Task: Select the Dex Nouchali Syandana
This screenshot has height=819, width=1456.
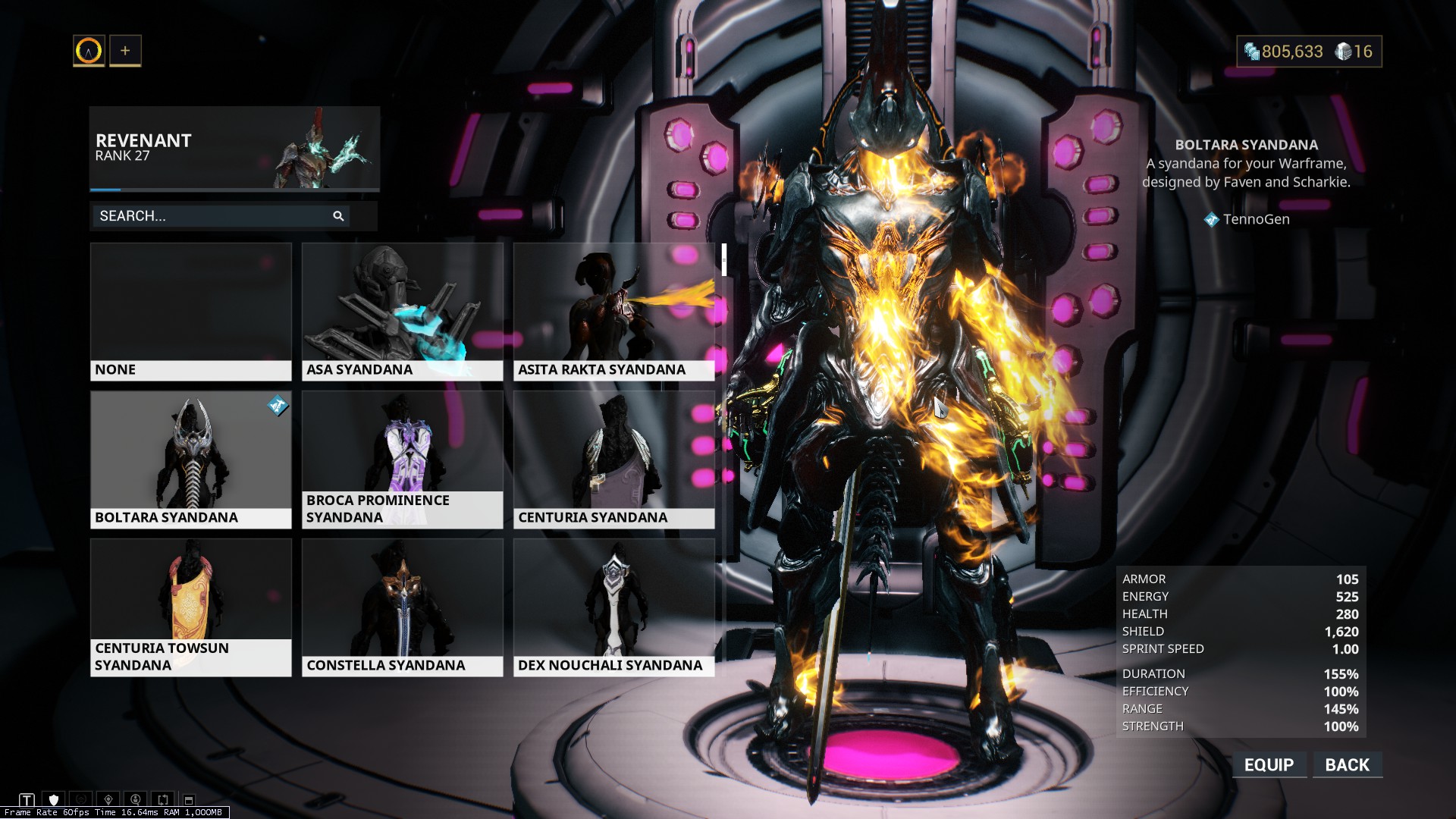Action: click(613, 607)
